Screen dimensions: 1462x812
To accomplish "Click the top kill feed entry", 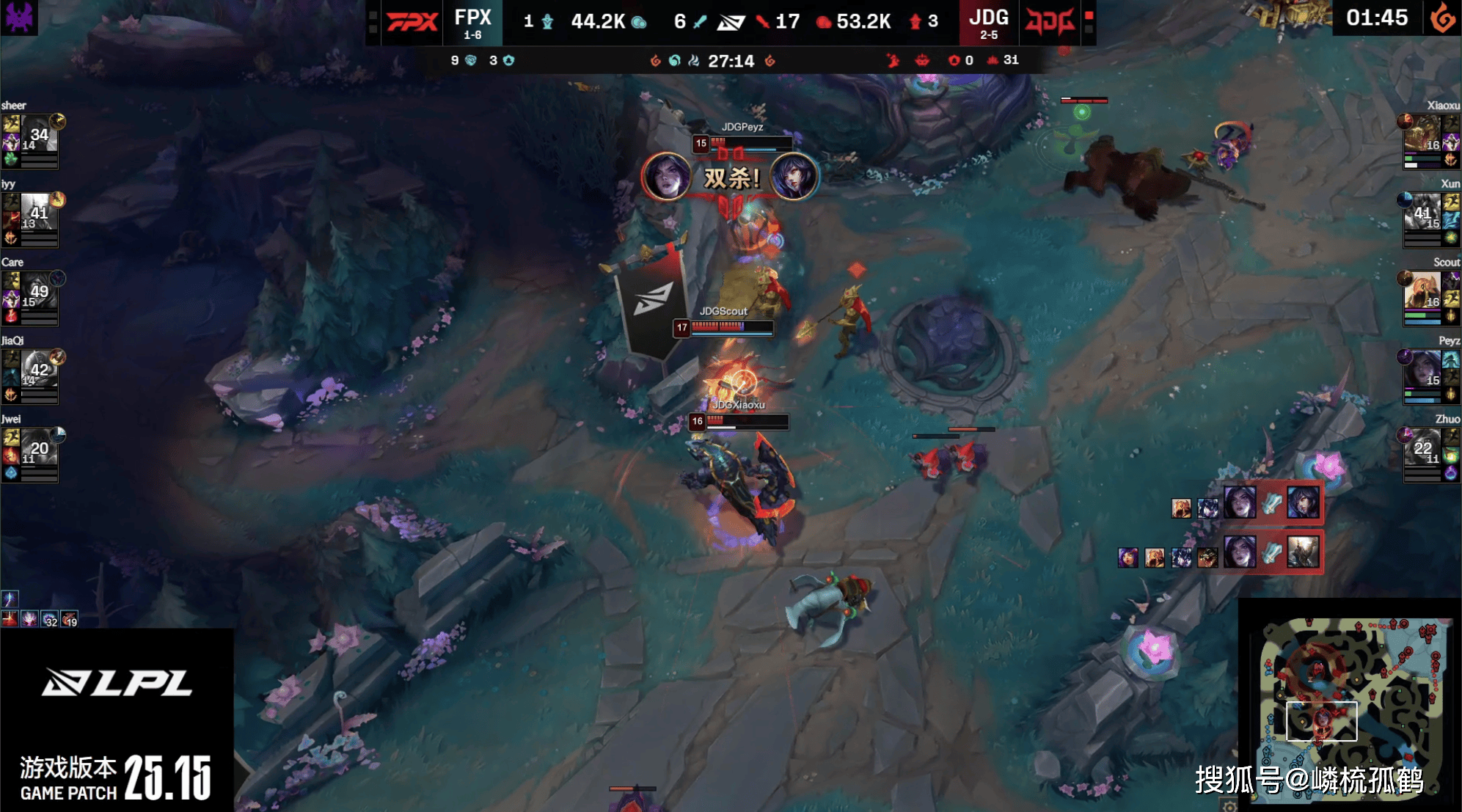I will (x=1271, y=504).
